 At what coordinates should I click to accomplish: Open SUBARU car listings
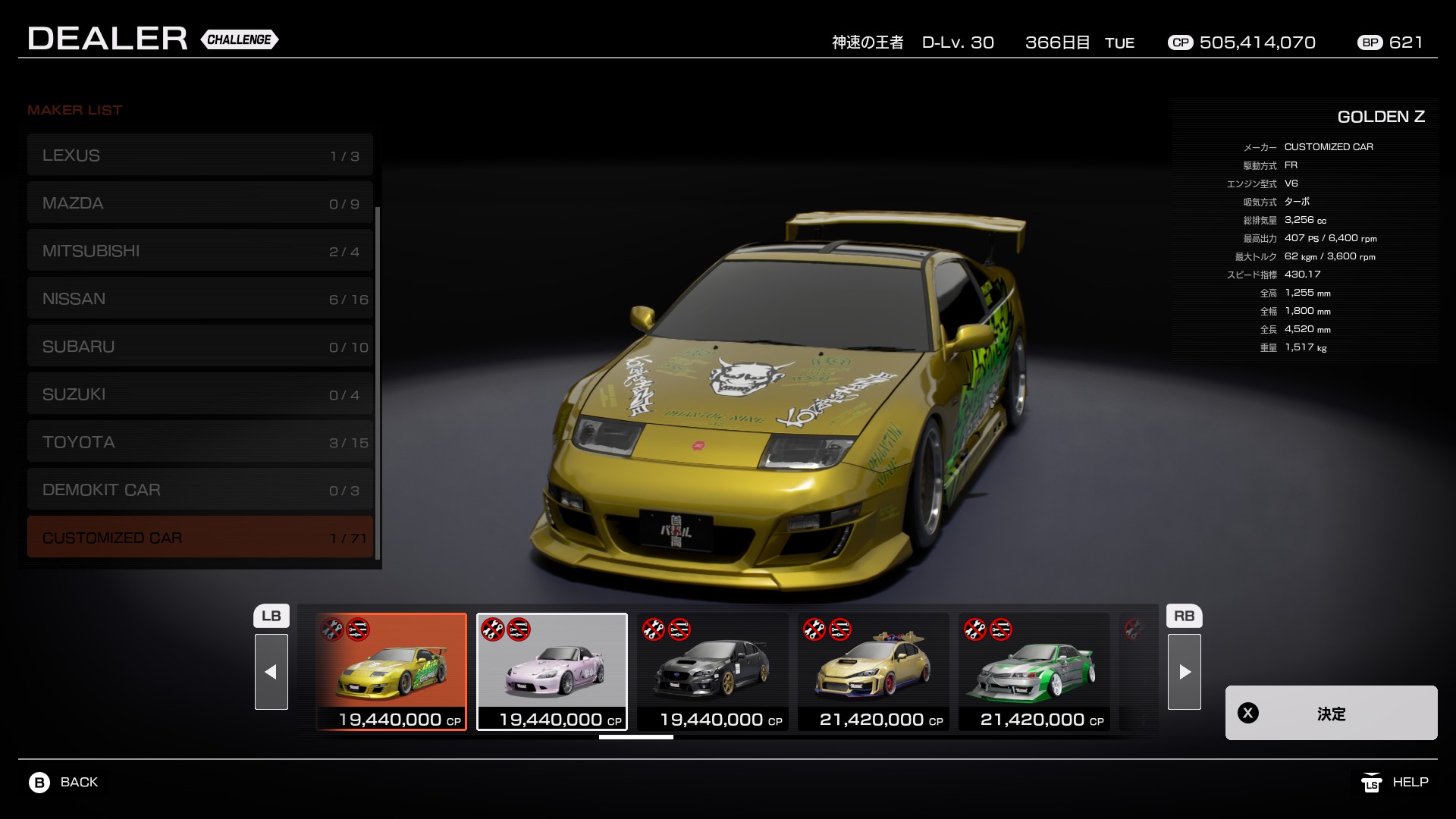[x=200, y=347]
